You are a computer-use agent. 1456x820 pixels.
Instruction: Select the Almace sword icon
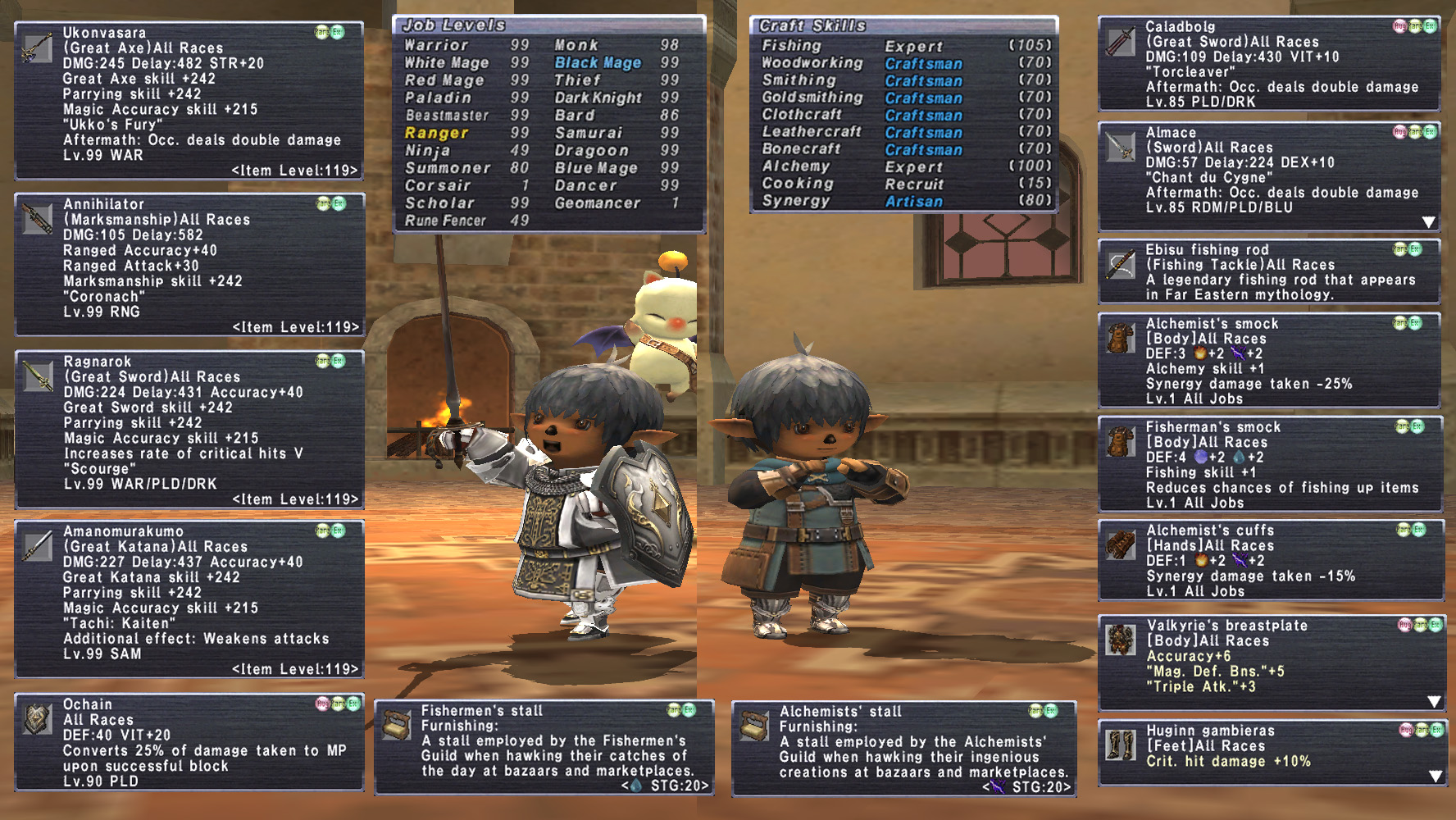click(1120, 148)
